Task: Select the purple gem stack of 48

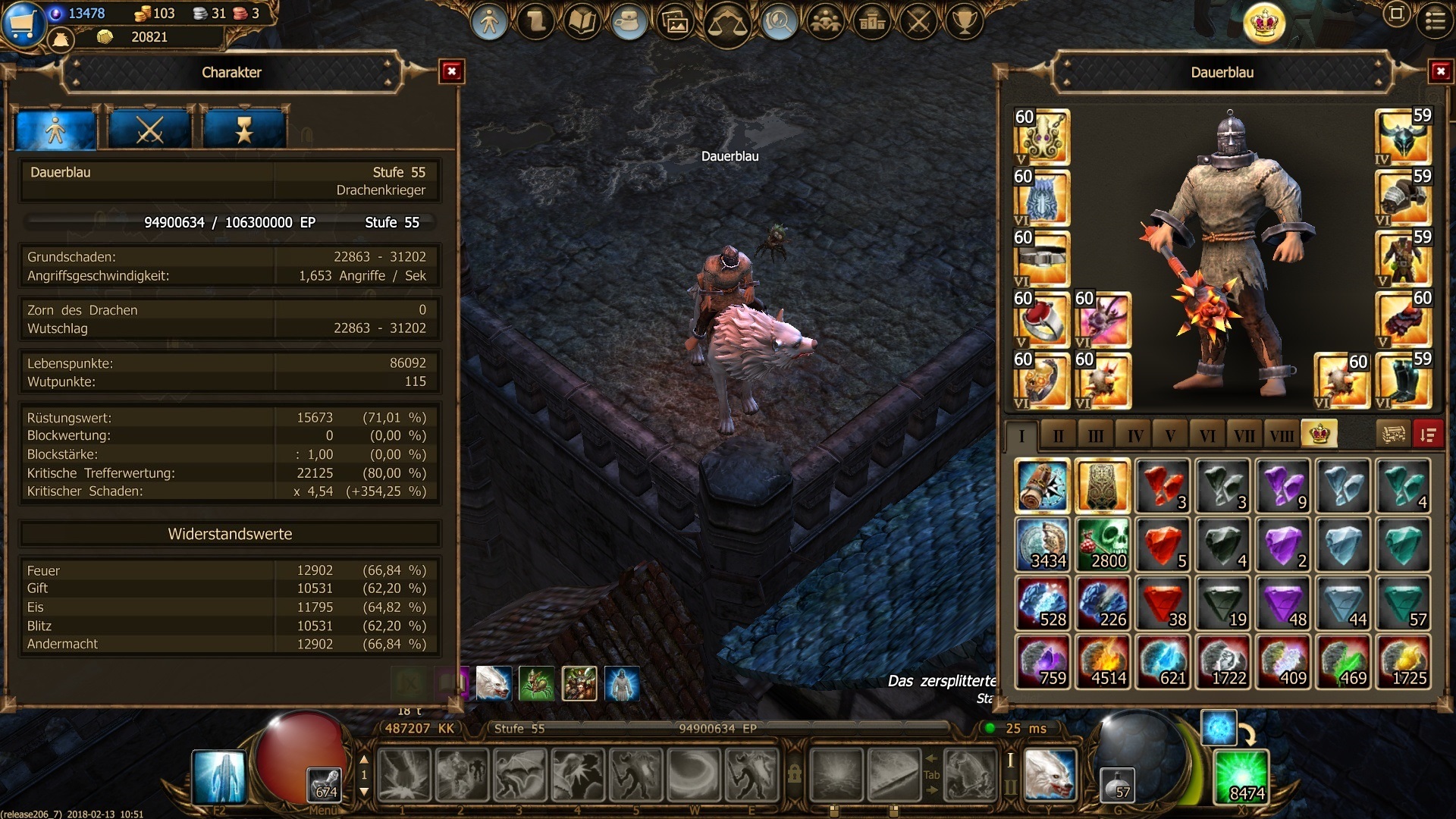Action: coord(1282,604)
